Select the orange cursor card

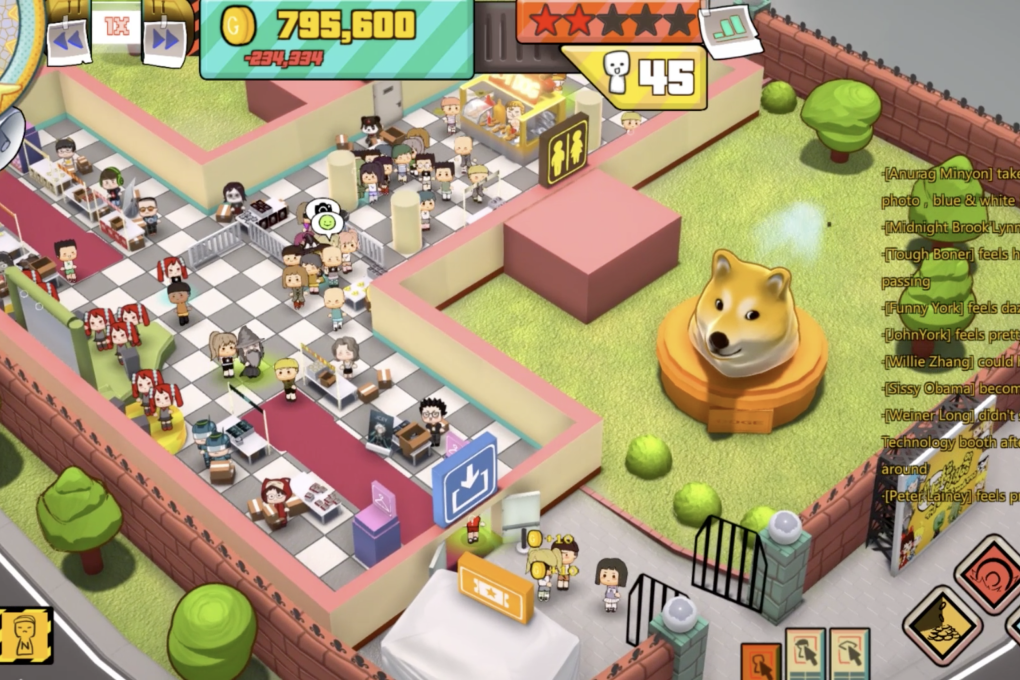760,662
